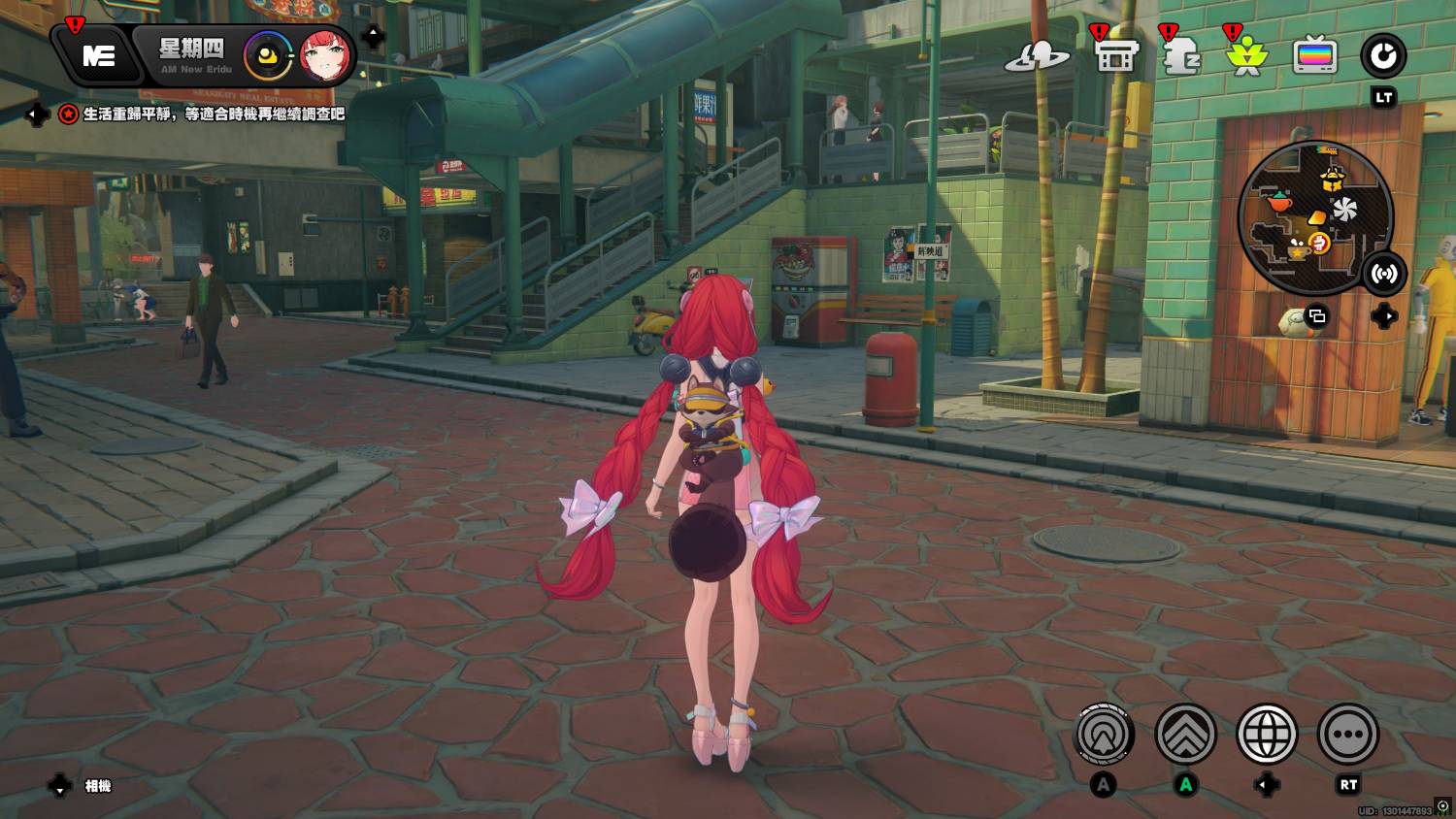Open the ringed planet icon
Image resolution: width=1456 pixels, height=819 pixels.
pyautogui.click(x=1037, y=57)
